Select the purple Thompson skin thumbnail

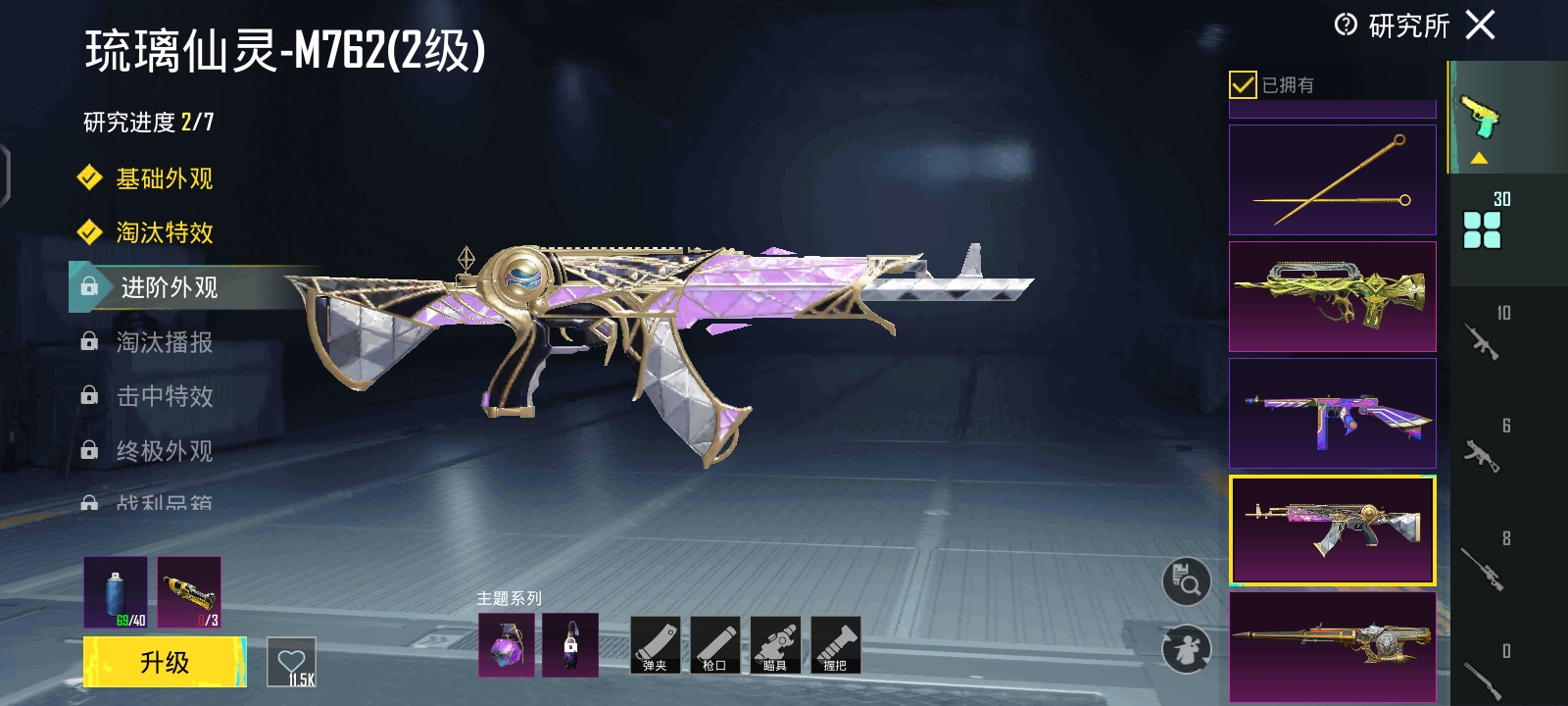[x=1332, y=413]
